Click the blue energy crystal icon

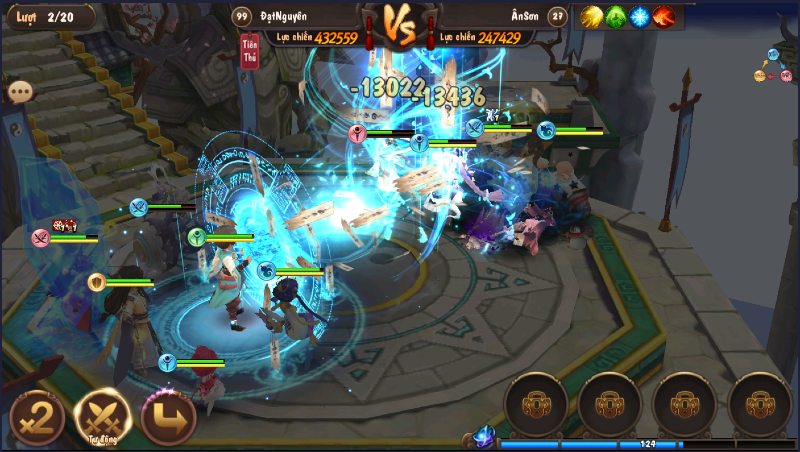click(484, 436)
